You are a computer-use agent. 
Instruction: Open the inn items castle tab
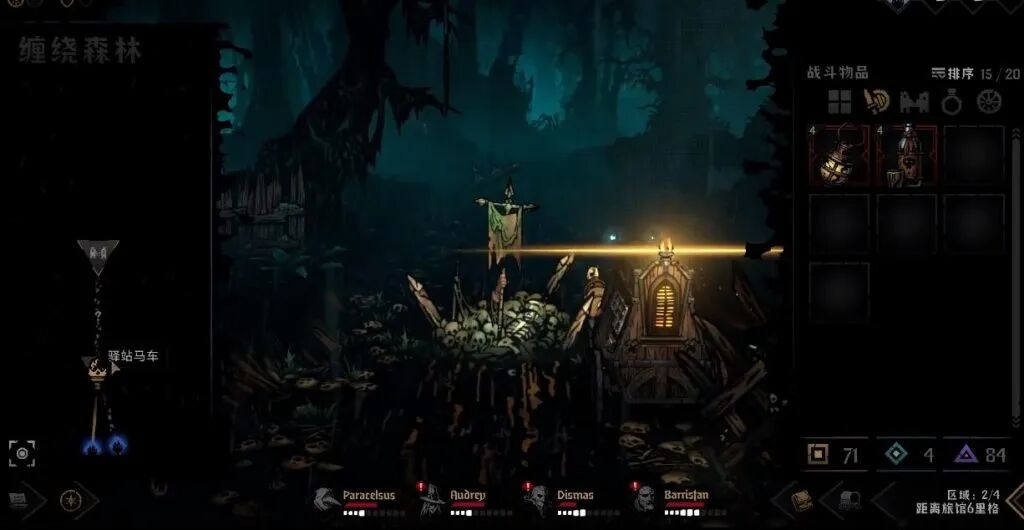(915, 101)
